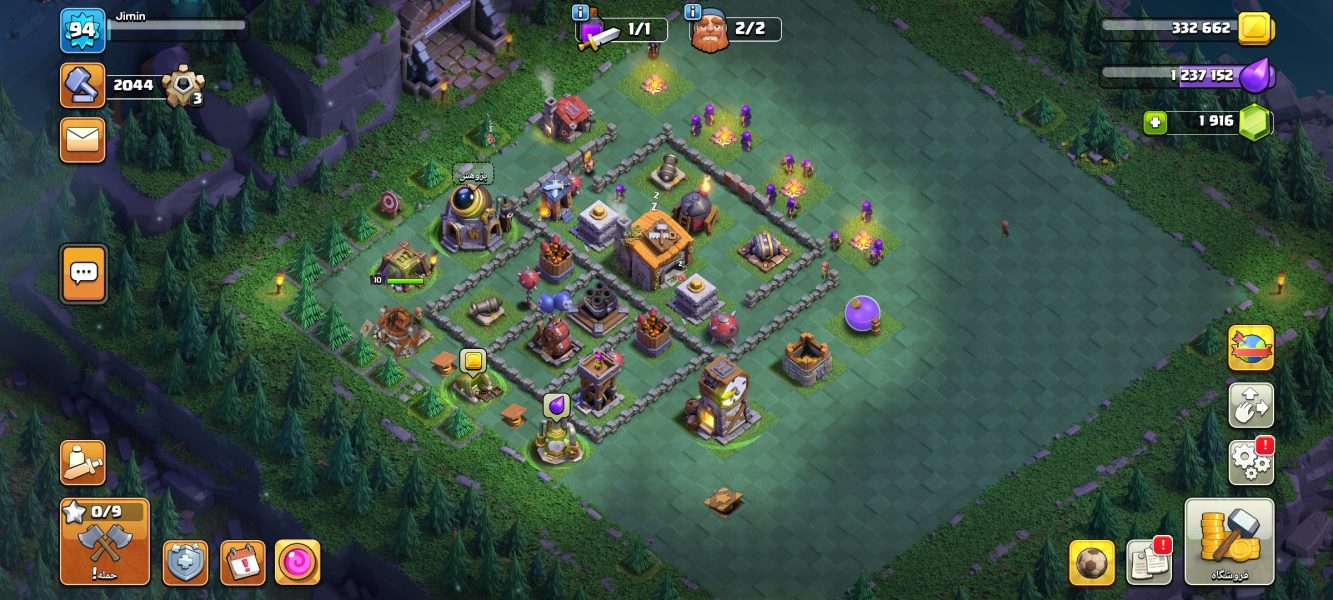View the news notes with red alert

[1148, 563]
